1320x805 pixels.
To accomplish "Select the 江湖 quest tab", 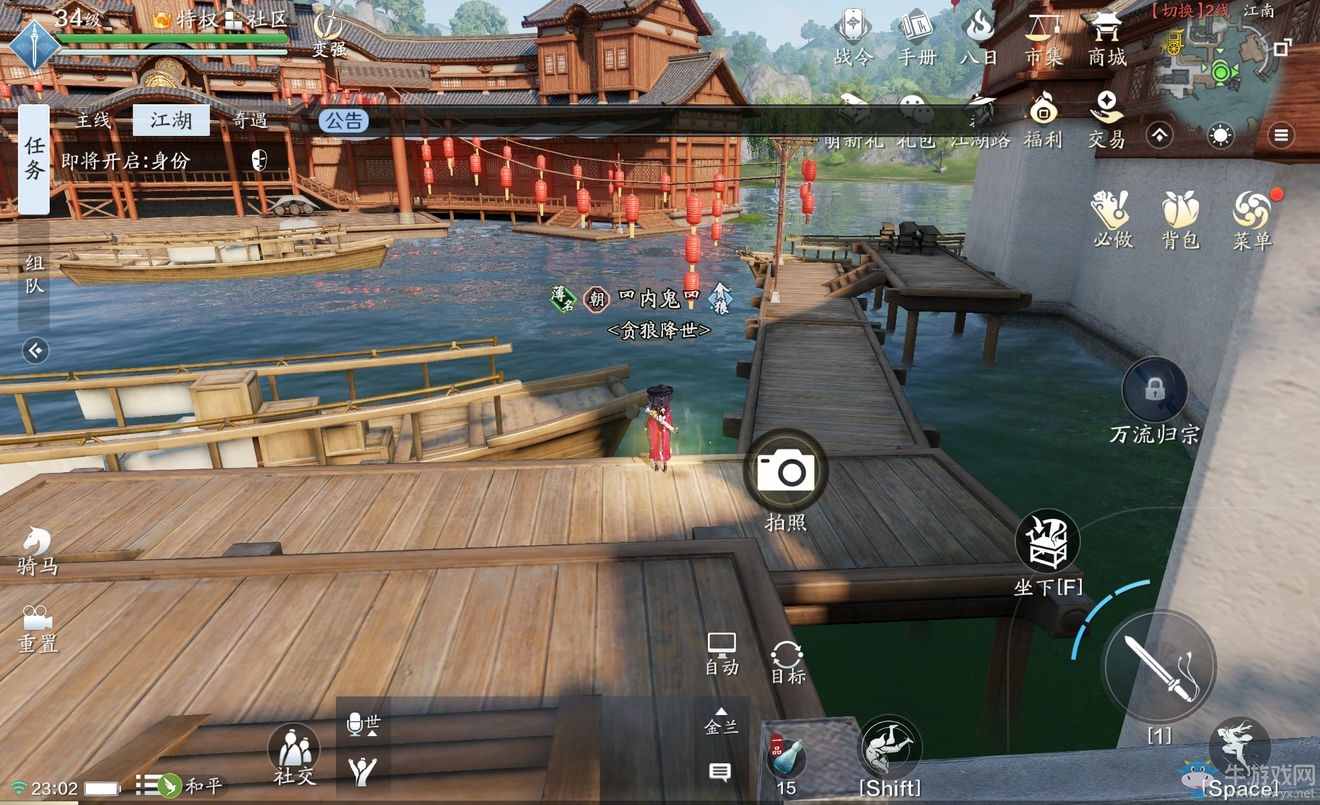I will point(171,120).
